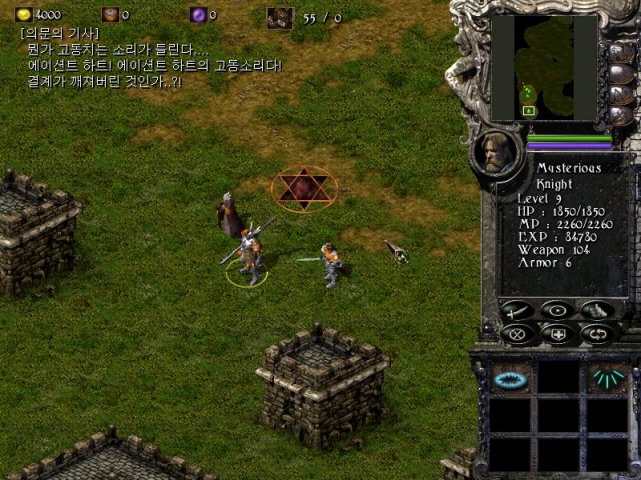Activate the shield defend command
The height and width of the screenshot is (480, 641).
(x=557, y=334)
